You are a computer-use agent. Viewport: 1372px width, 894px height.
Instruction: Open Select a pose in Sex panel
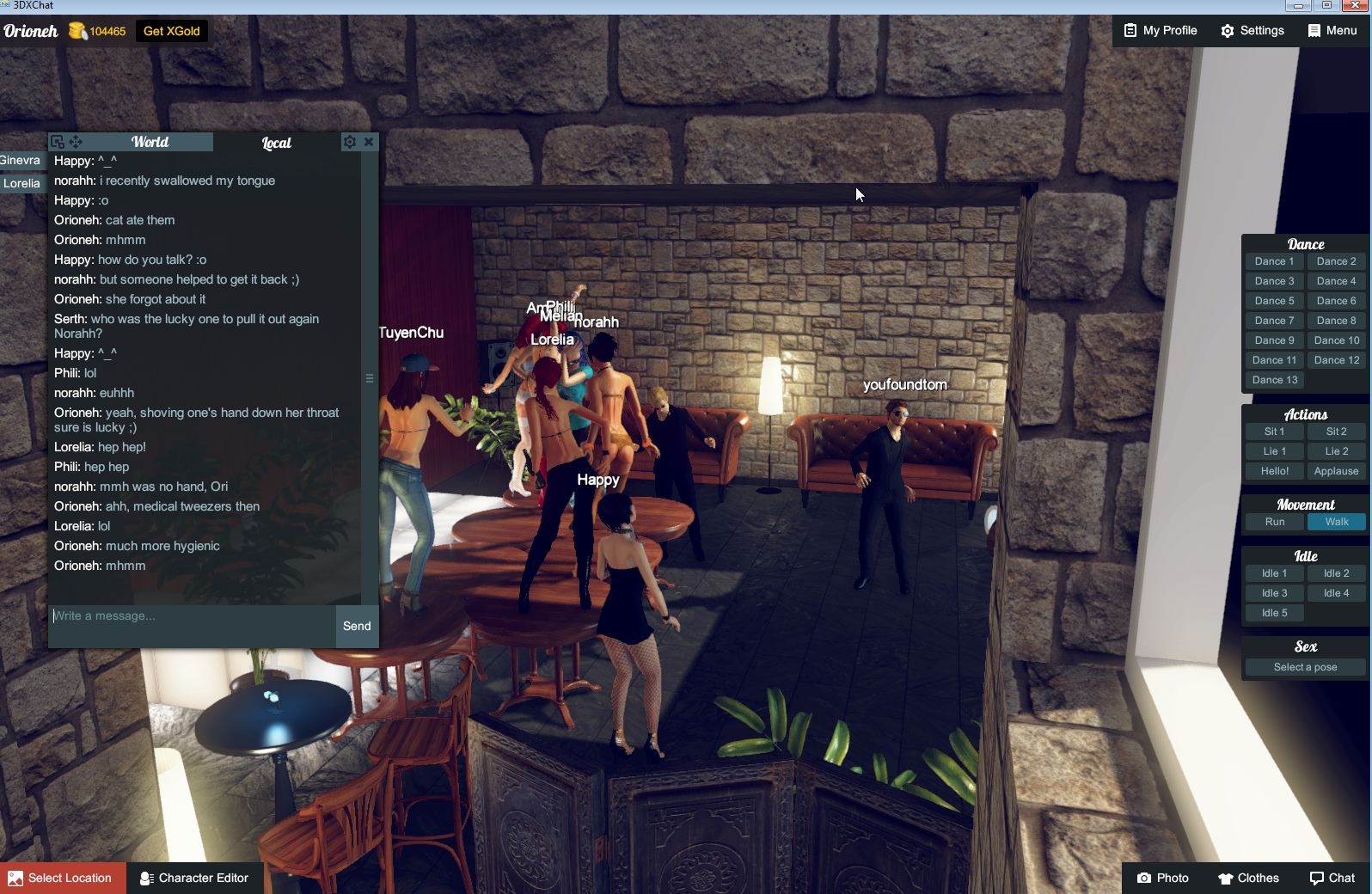pyautogui.click(x=1304, y=667)
